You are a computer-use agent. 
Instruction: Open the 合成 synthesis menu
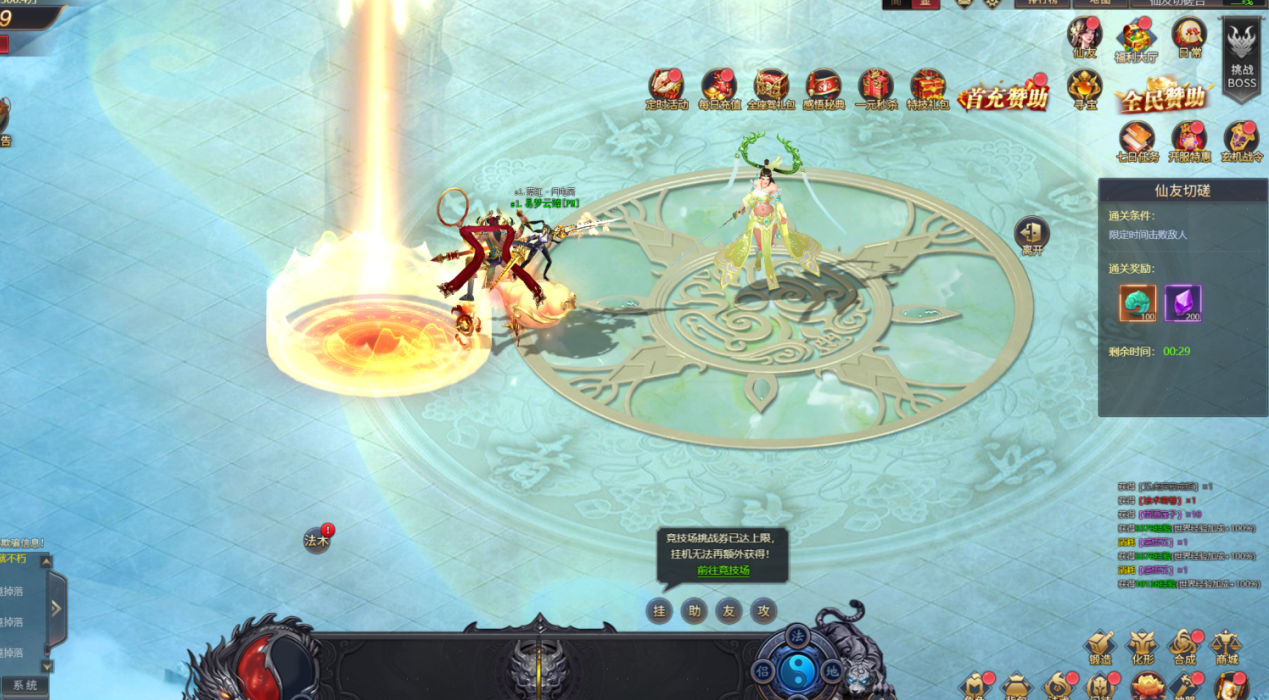tap(1185, 647)
